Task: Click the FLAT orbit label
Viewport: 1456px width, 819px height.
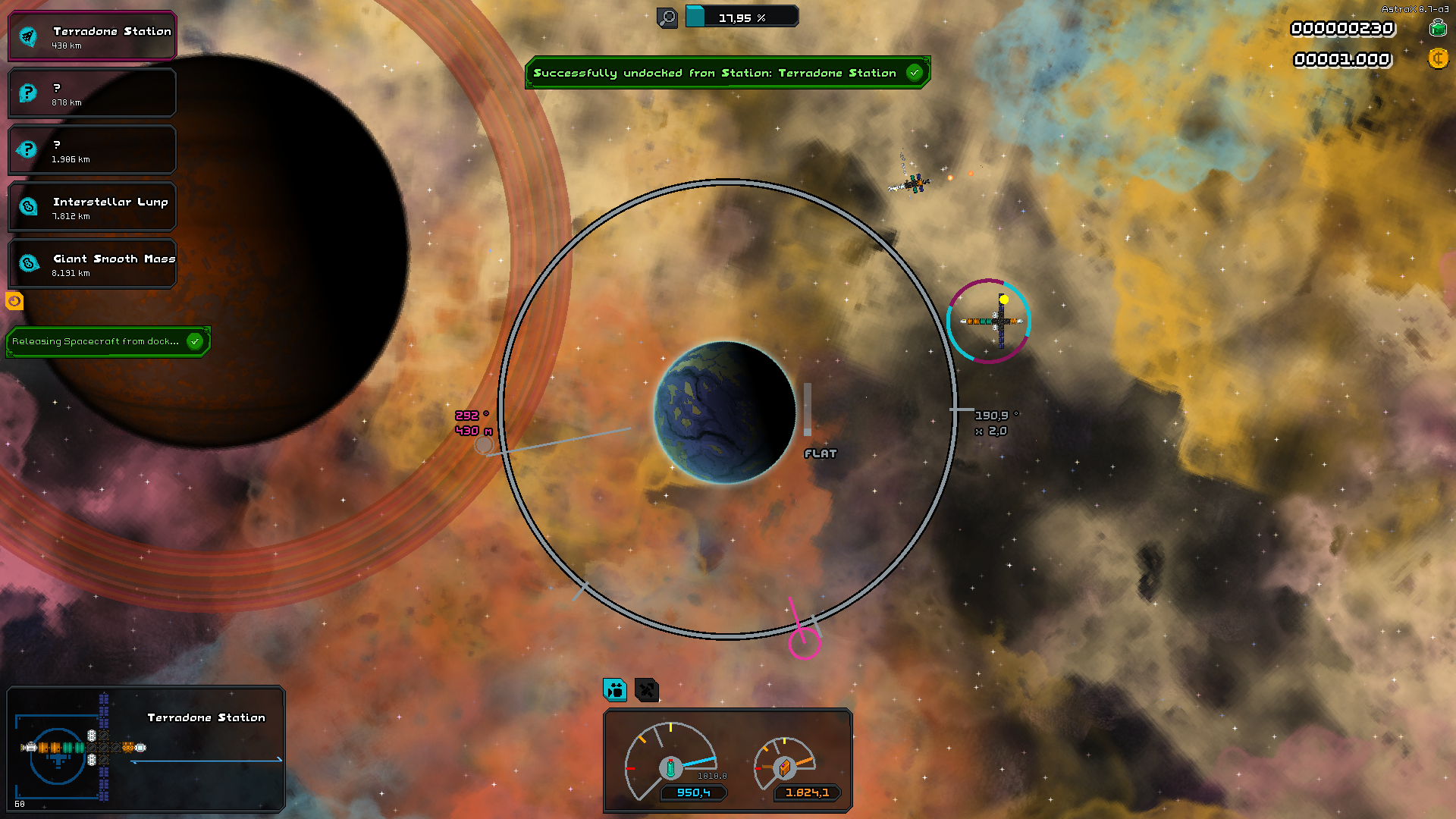Action: tap(820, 453)
